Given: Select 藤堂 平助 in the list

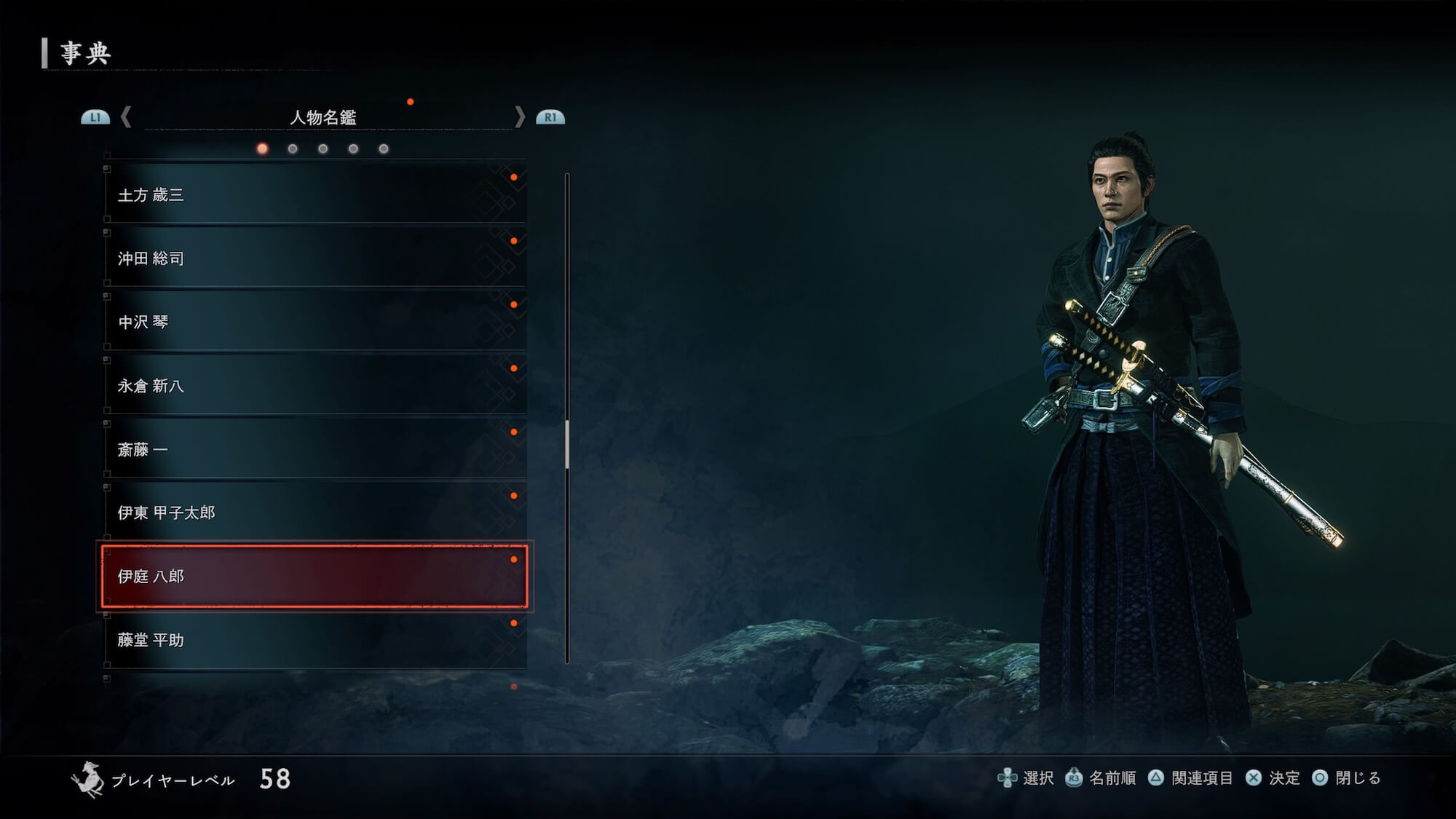Looking at the screenshot, I should click(x=314, y=640).
